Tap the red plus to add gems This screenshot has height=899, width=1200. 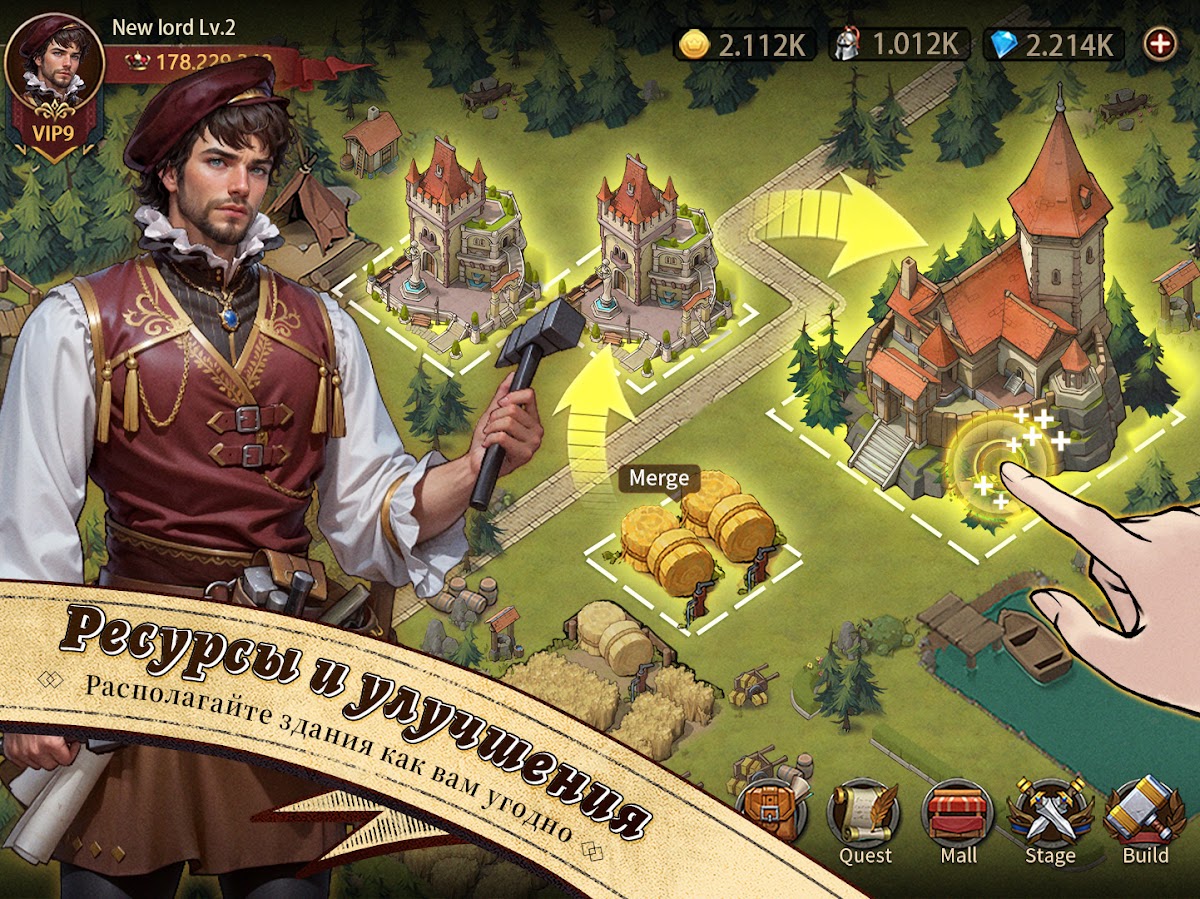[1160, 44]
